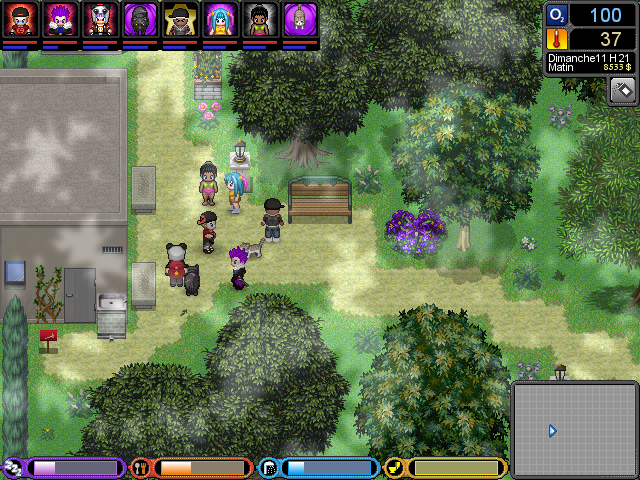The height and width of the screenshot is (480, 640).
Task: Select the blue-haired girl portrait
Action: point(220,20)
